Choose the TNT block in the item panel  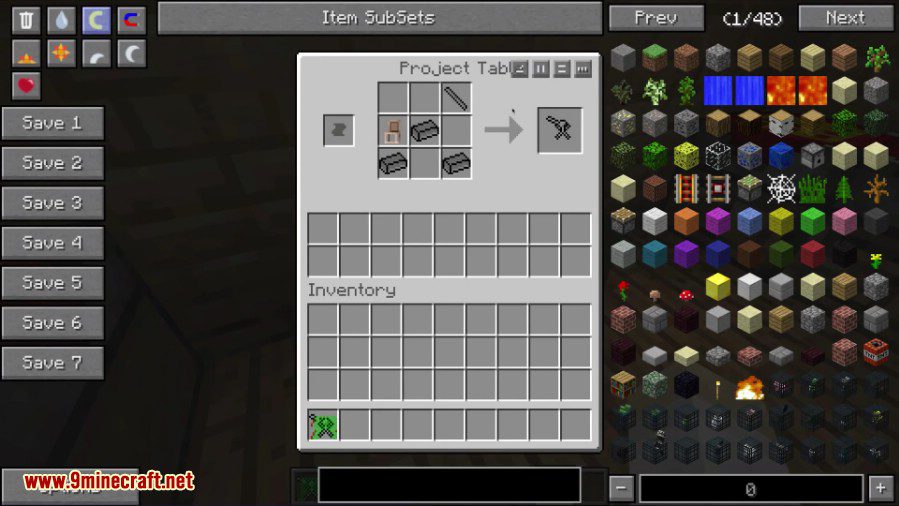coord(875,351)
